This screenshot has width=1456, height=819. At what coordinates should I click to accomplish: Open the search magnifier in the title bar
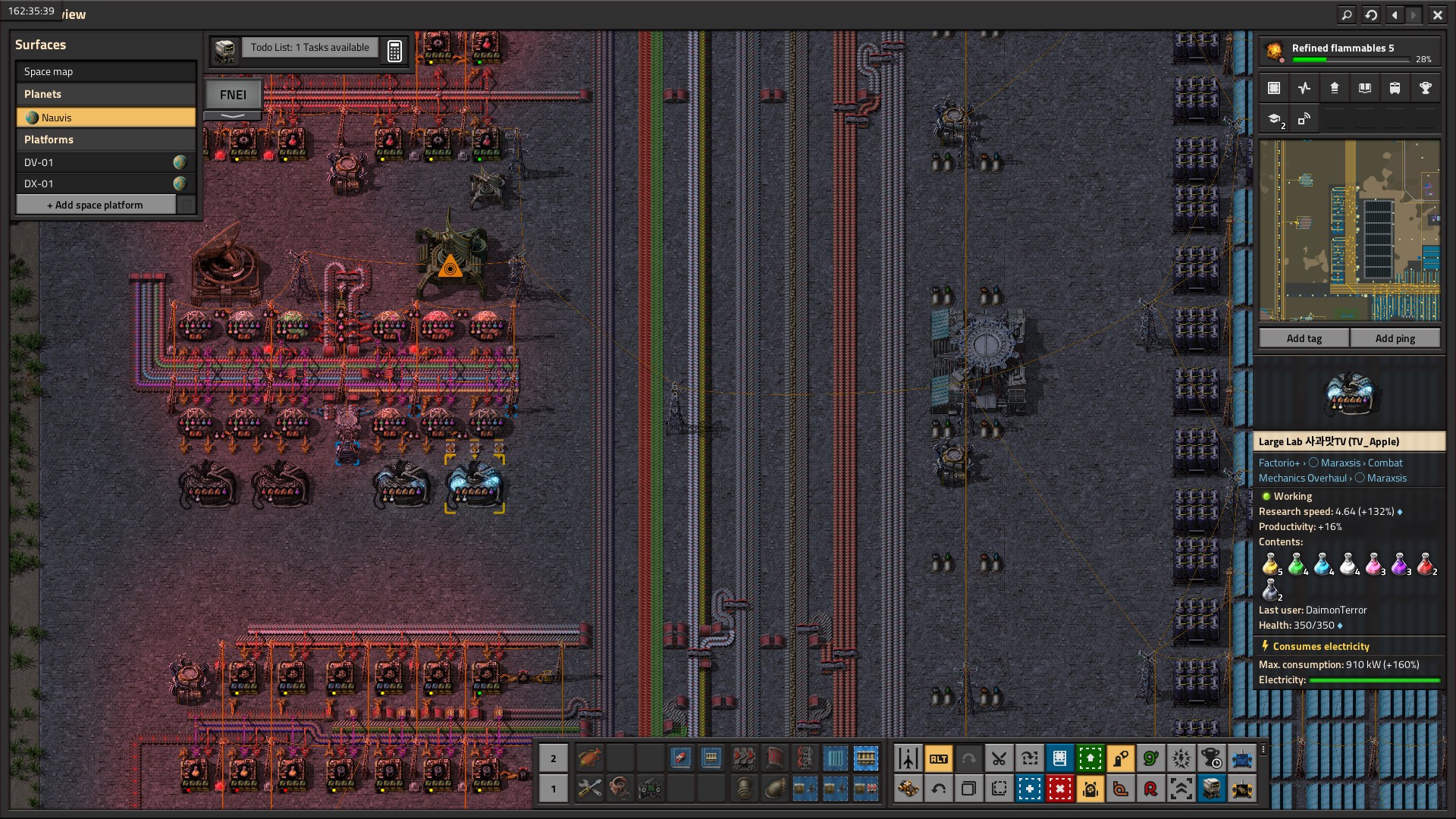coord(1346,14)
